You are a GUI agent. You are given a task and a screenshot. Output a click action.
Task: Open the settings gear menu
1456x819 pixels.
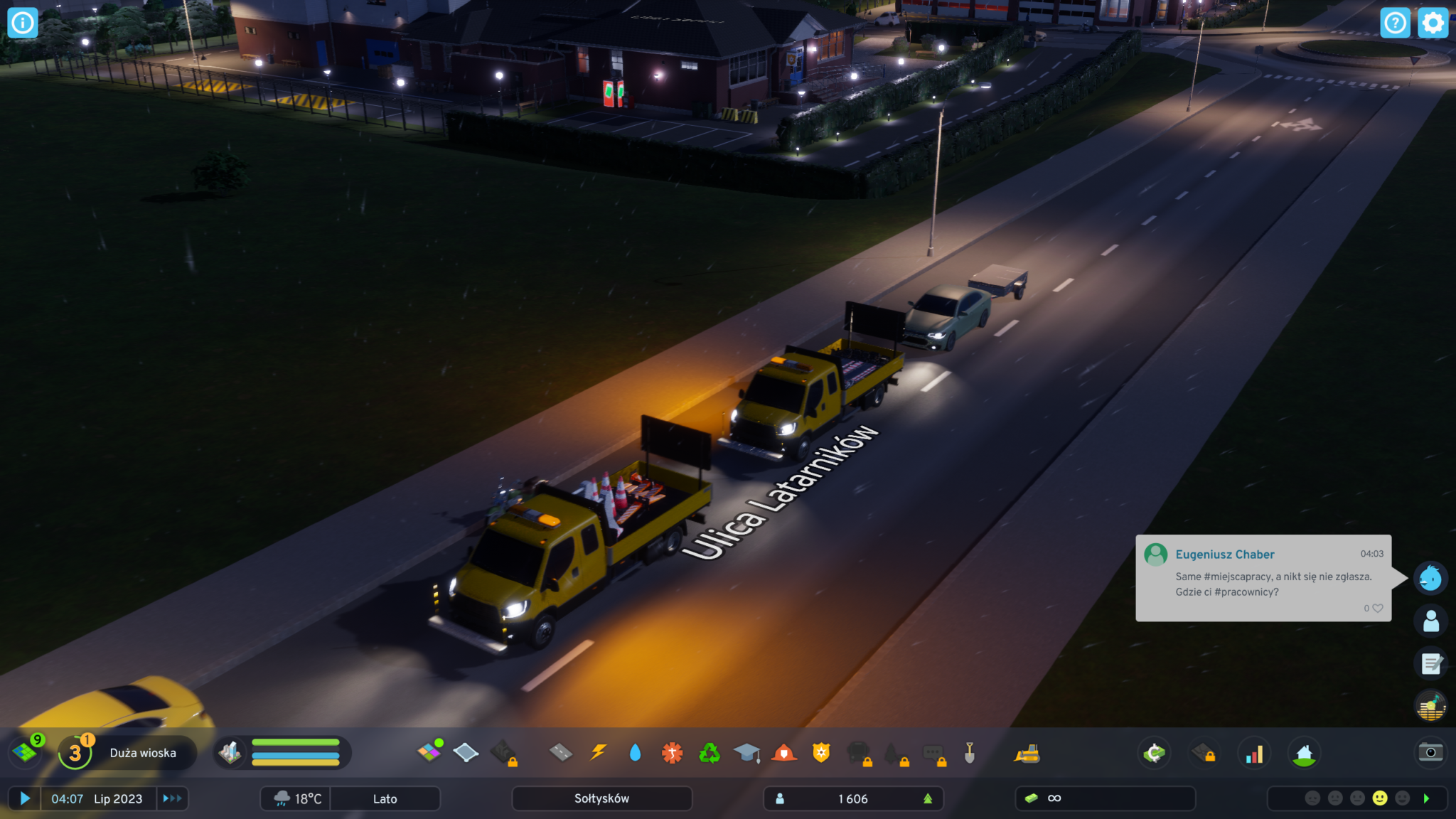(x=1433, y=23)
